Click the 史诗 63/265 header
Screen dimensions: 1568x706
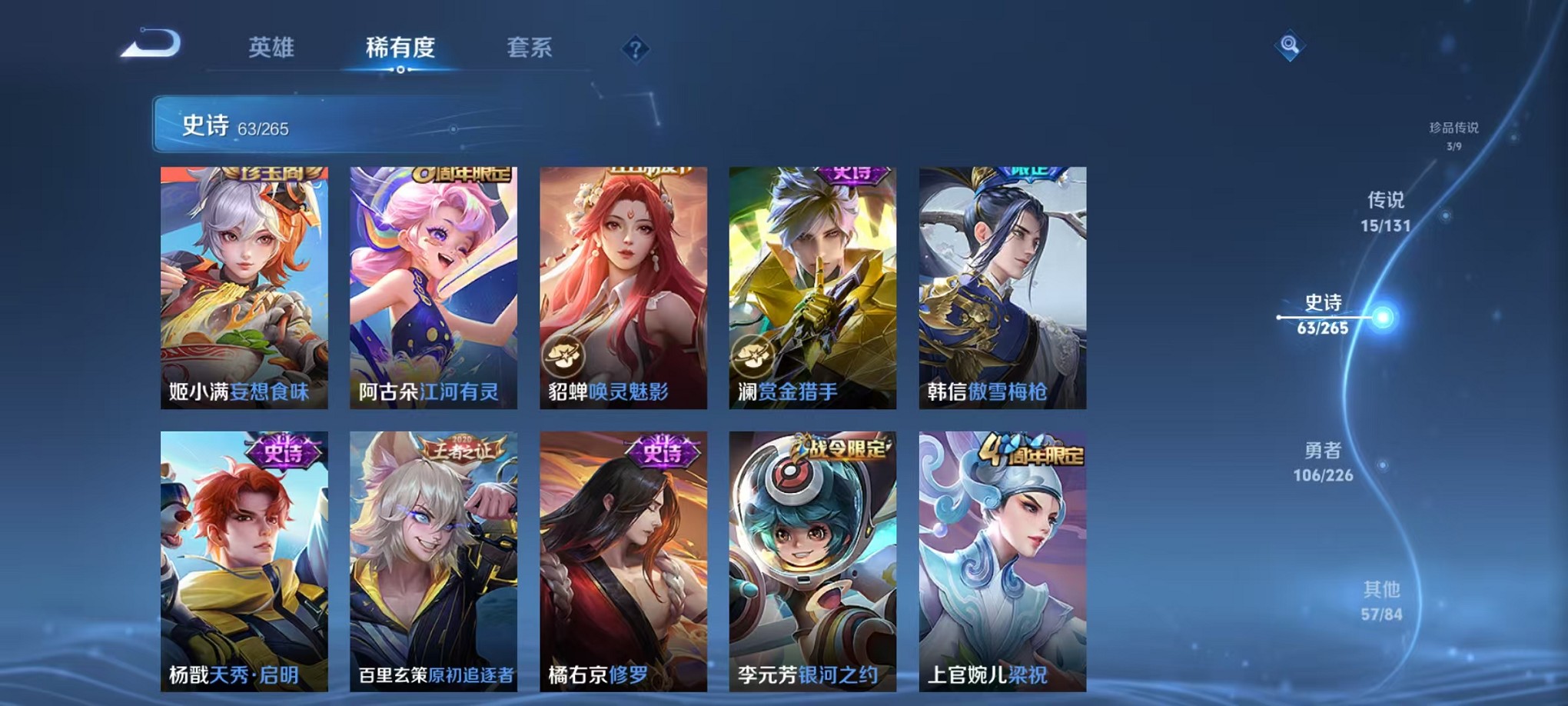[x=238, y=125]
